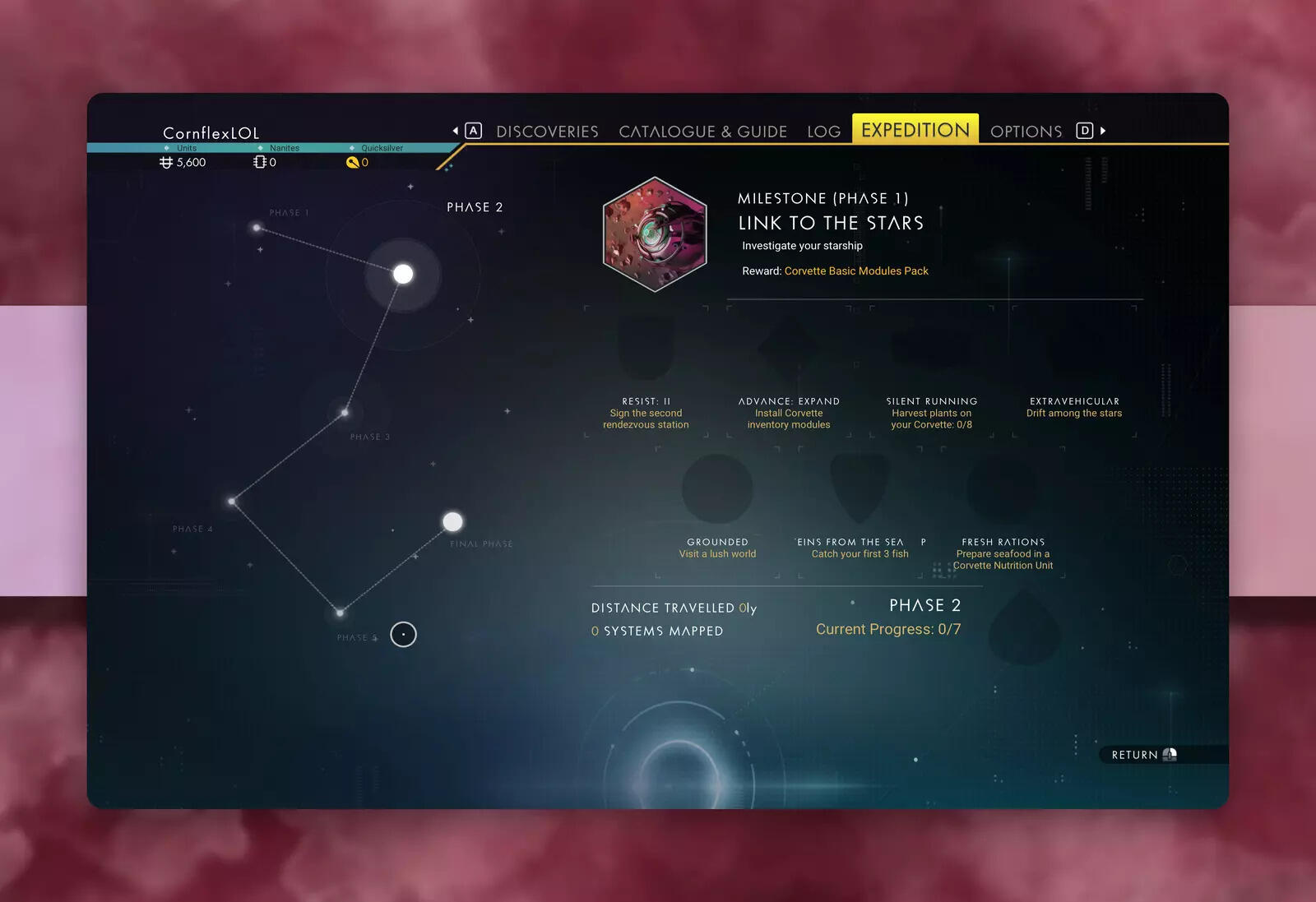Click the Corvette Basic Modules Pack reward link
Screen dimensions: 1316x902
[x=856, y=271]
